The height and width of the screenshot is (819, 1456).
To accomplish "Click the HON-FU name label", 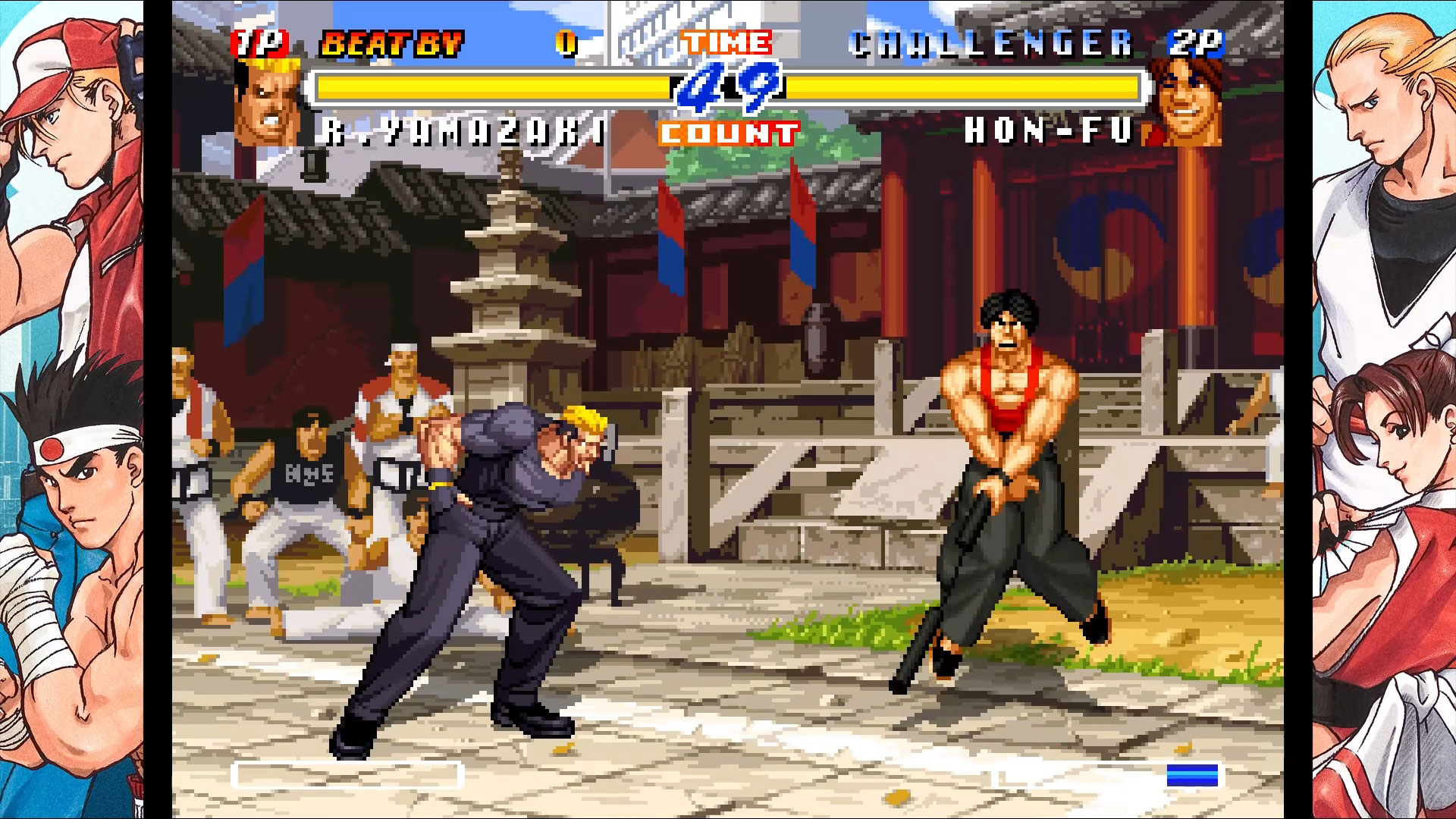I will [1050, 130].
